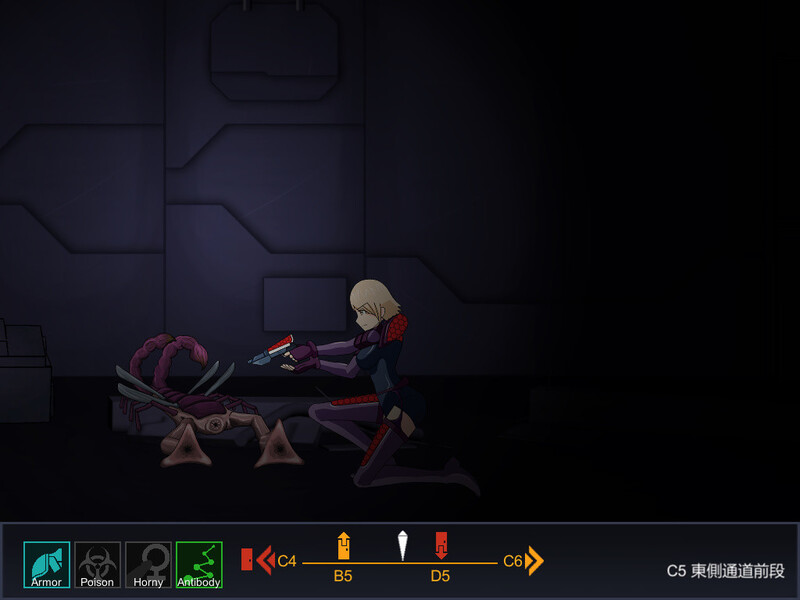Click the white player position marker
This screenshot has width=800, height=600.
click(x=403, y=545)
